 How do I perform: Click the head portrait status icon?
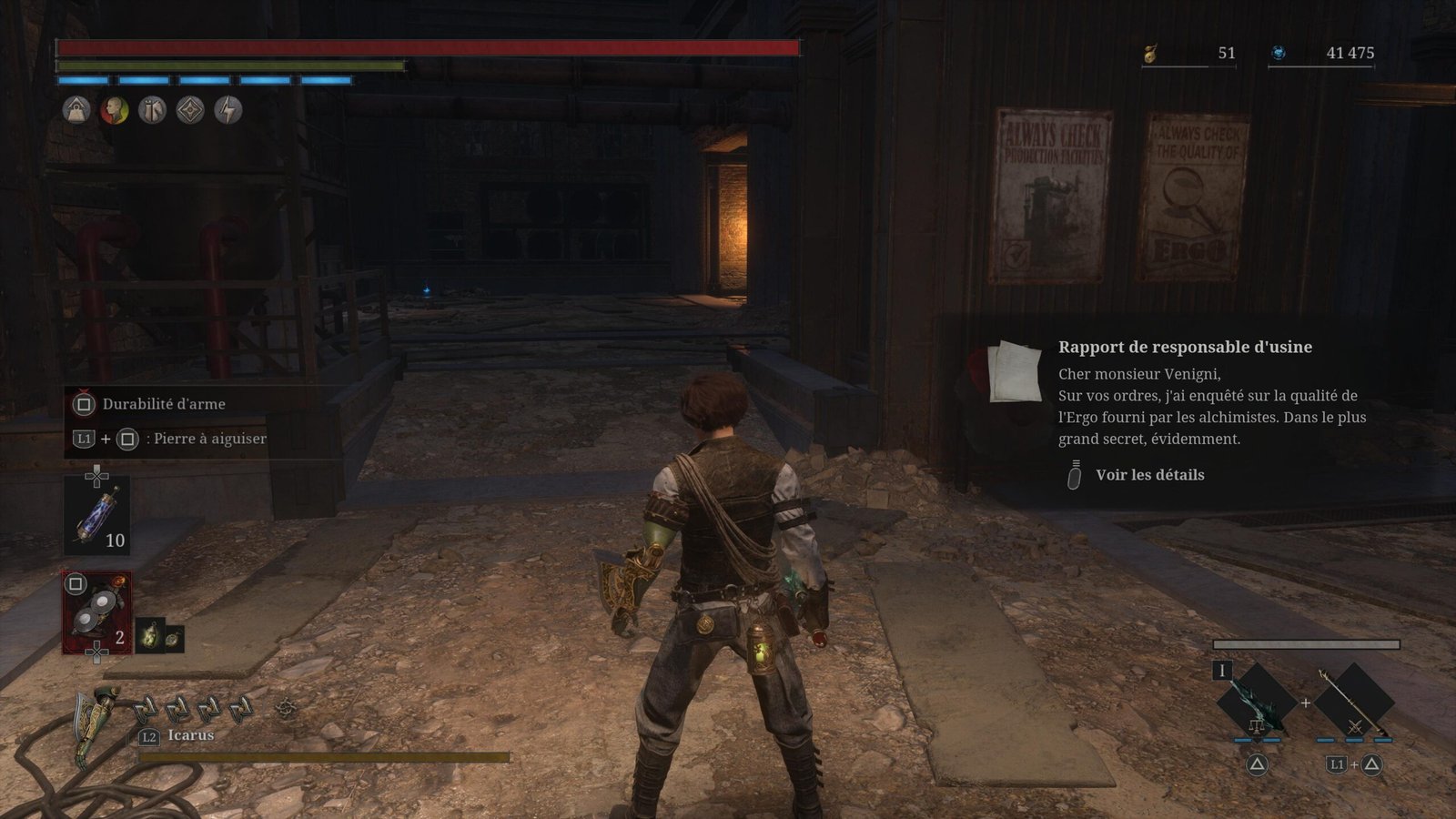pyautogui.click(x=115, y=110)
